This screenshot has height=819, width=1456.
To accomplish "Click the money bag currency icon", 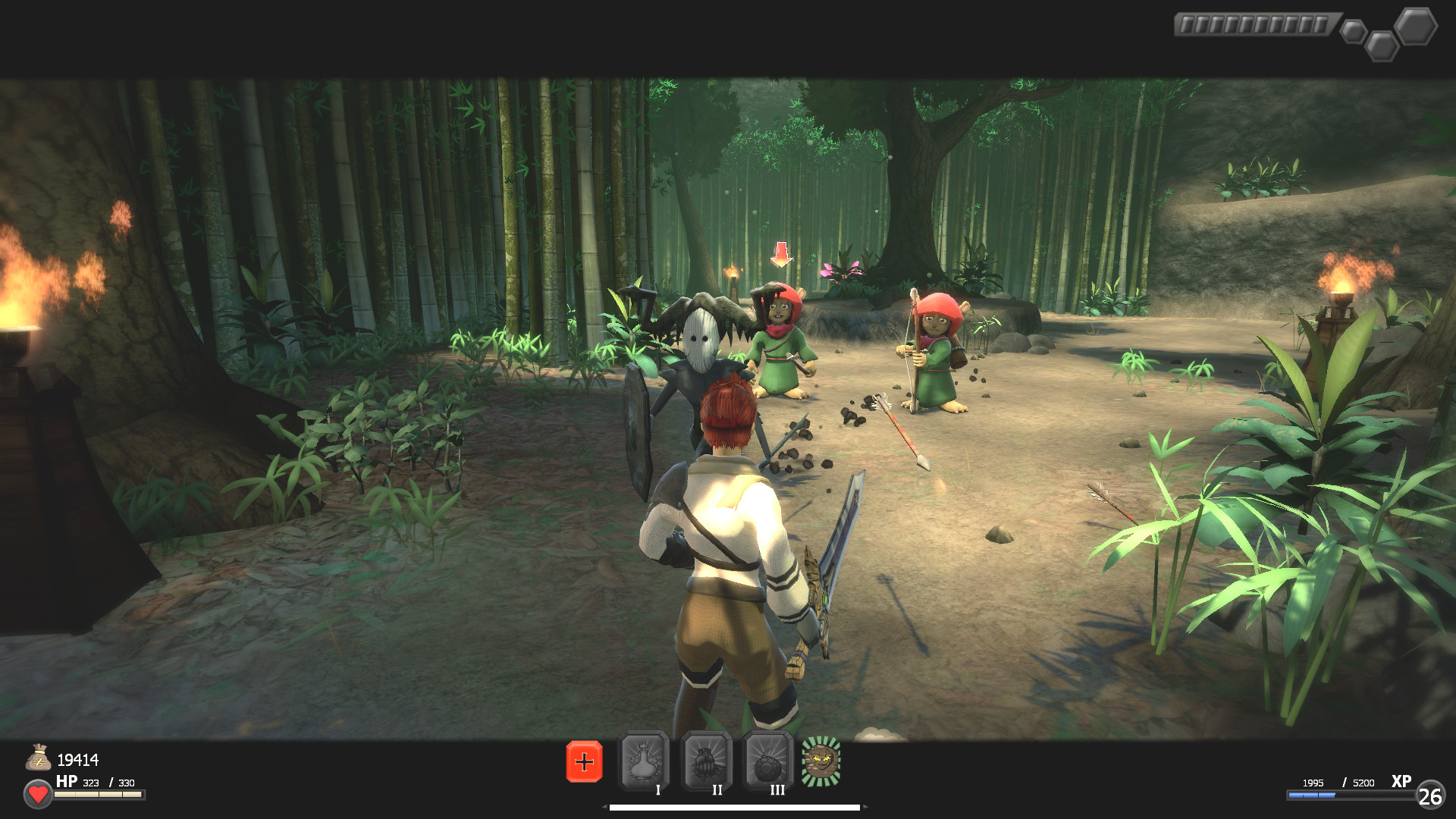I will point(39,755).
